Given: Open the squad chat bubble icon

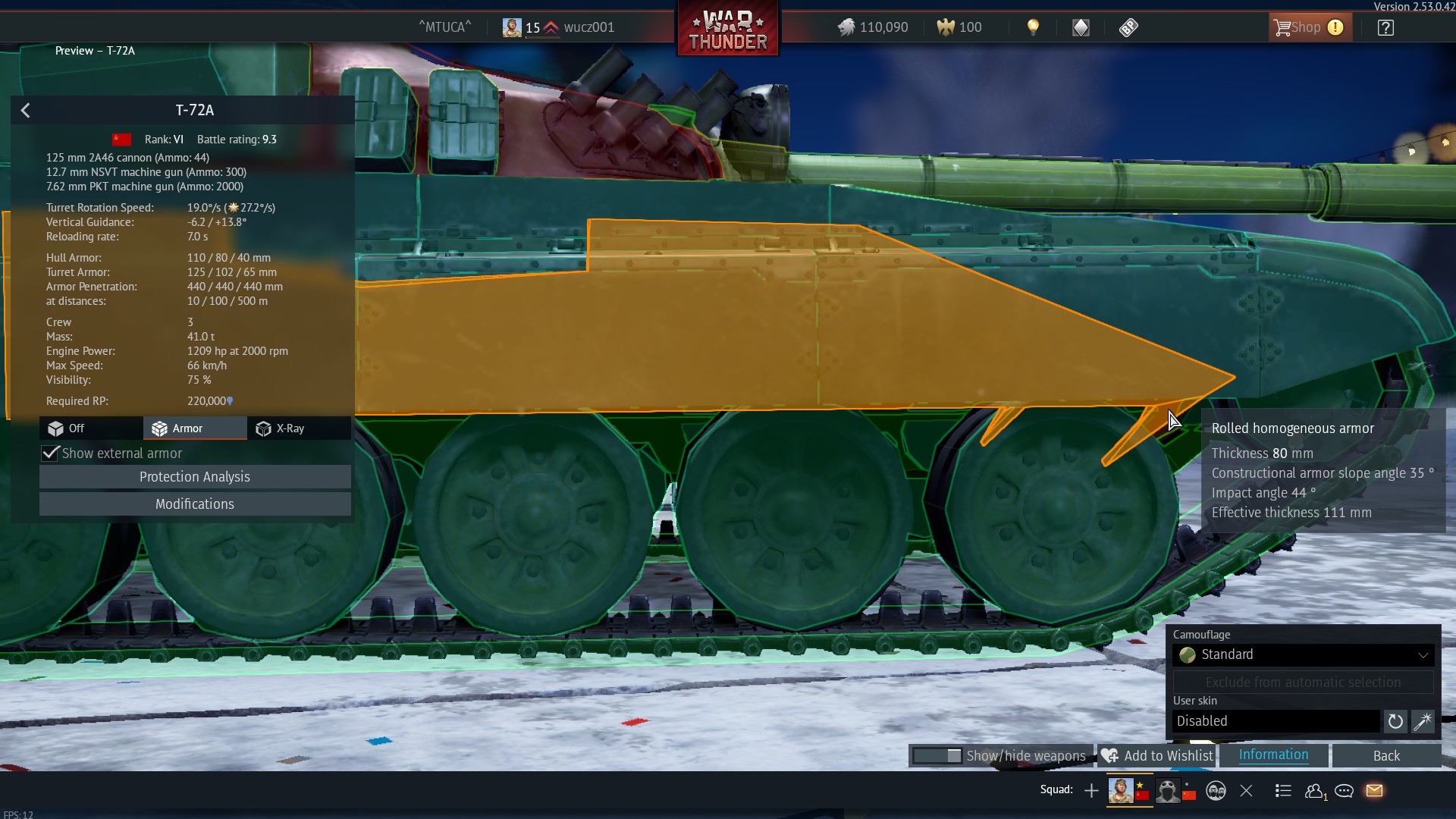Looking at the screenshot, I should tap(1344, 790).
